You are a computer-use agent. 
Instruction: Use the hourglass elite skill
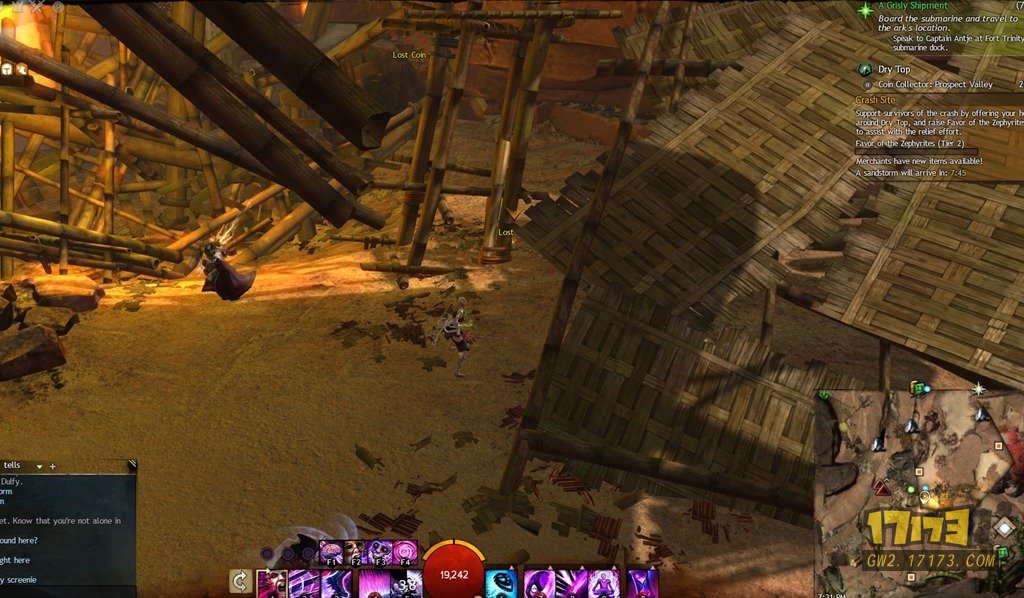[x=642, y=583]
